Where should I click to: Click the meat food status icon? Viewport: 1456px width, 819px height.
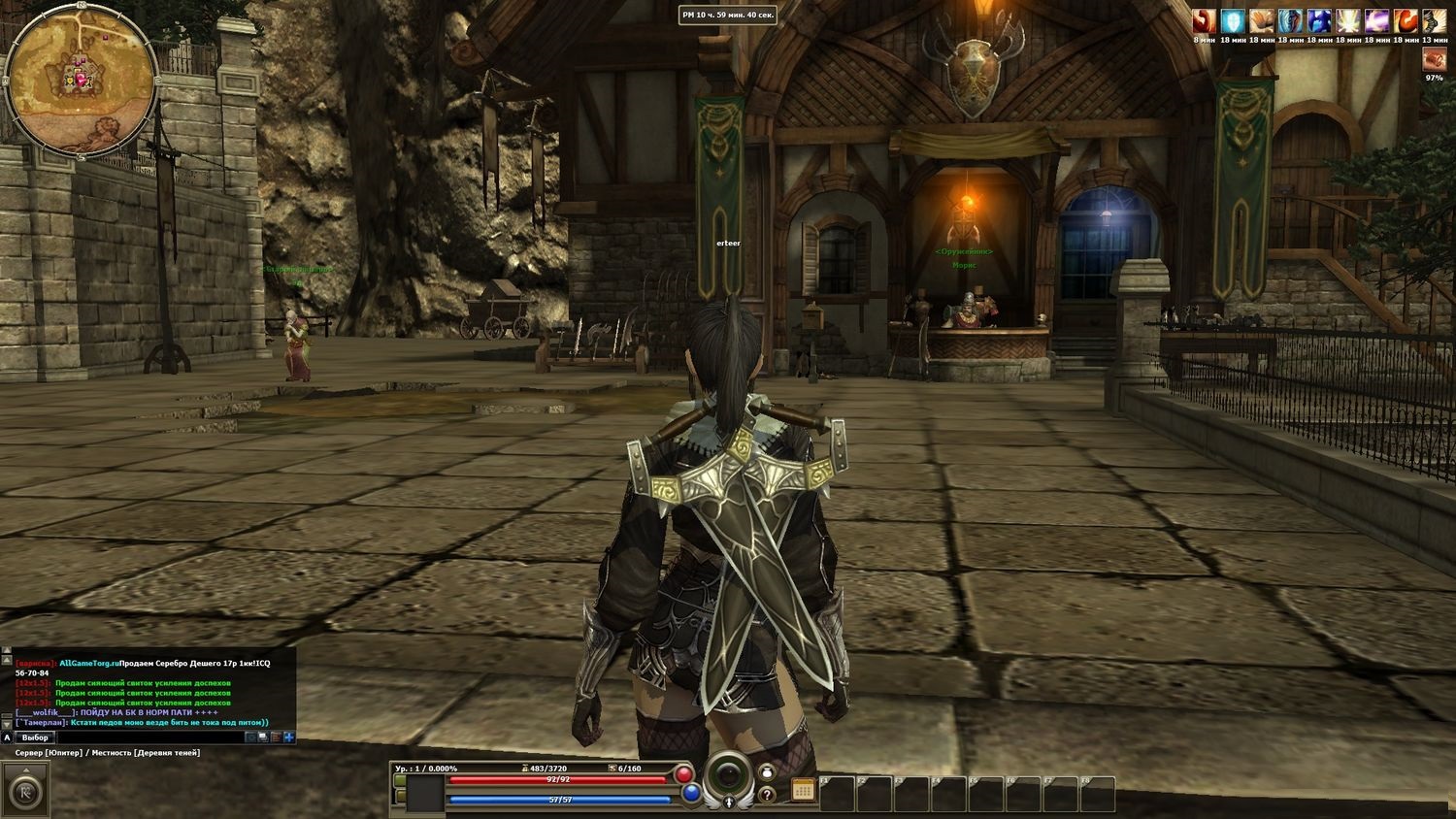pos(1434,59)
